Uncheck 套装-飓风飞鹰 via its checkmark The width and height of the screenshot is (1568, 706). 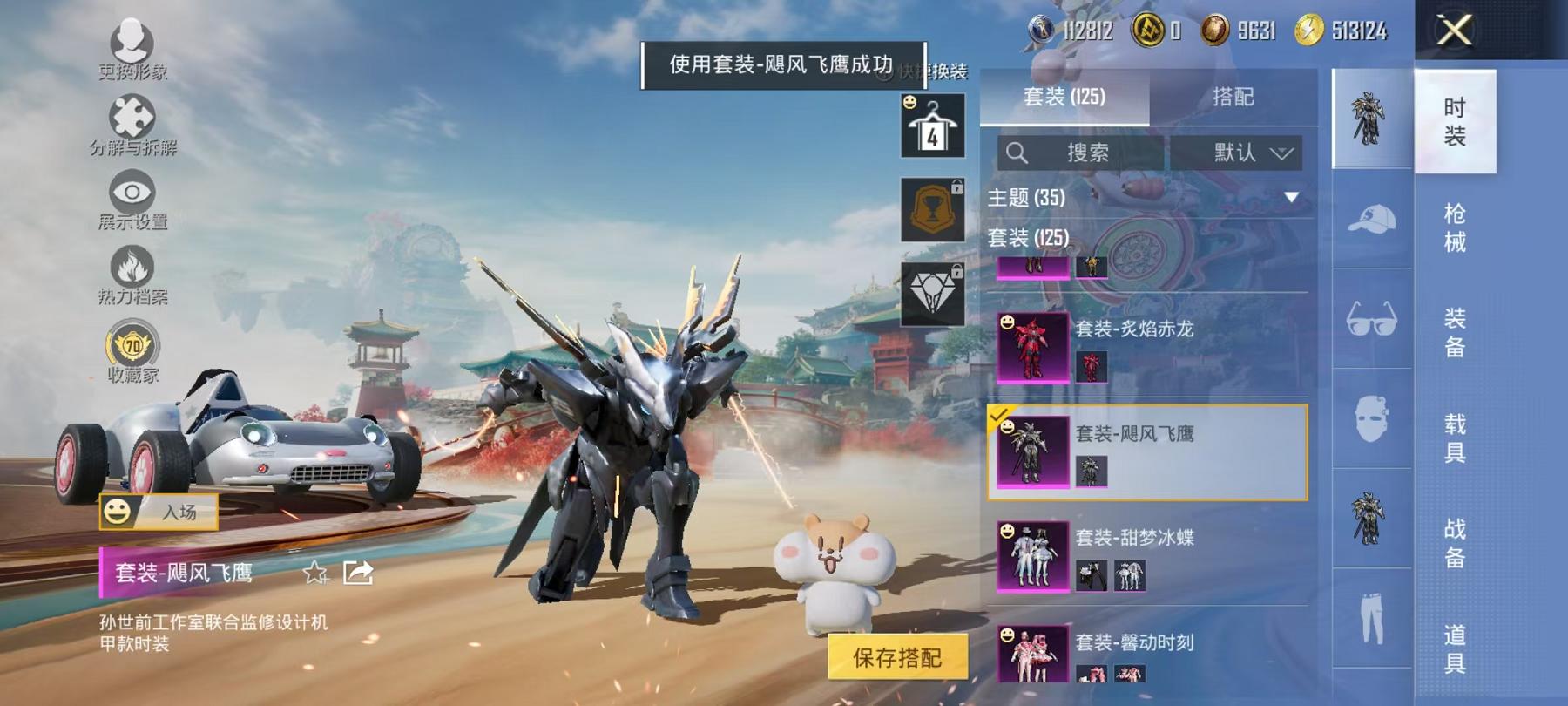pyautogui.click(x=999, y=418)
